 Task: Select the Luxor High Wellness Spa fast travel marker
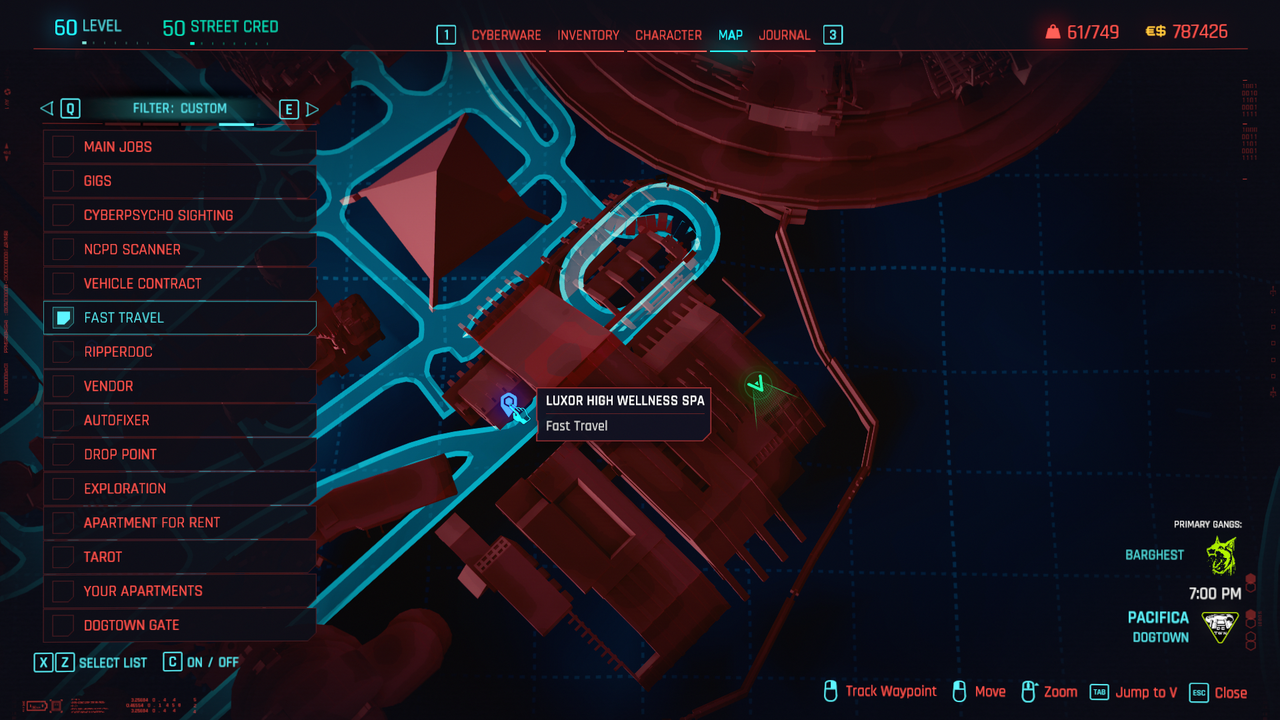point(509,403)
